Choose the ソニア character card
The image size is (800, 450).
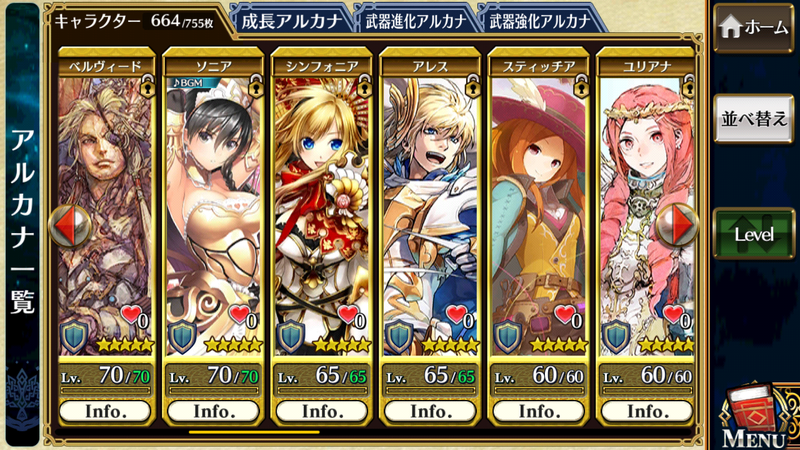[214, 210]
